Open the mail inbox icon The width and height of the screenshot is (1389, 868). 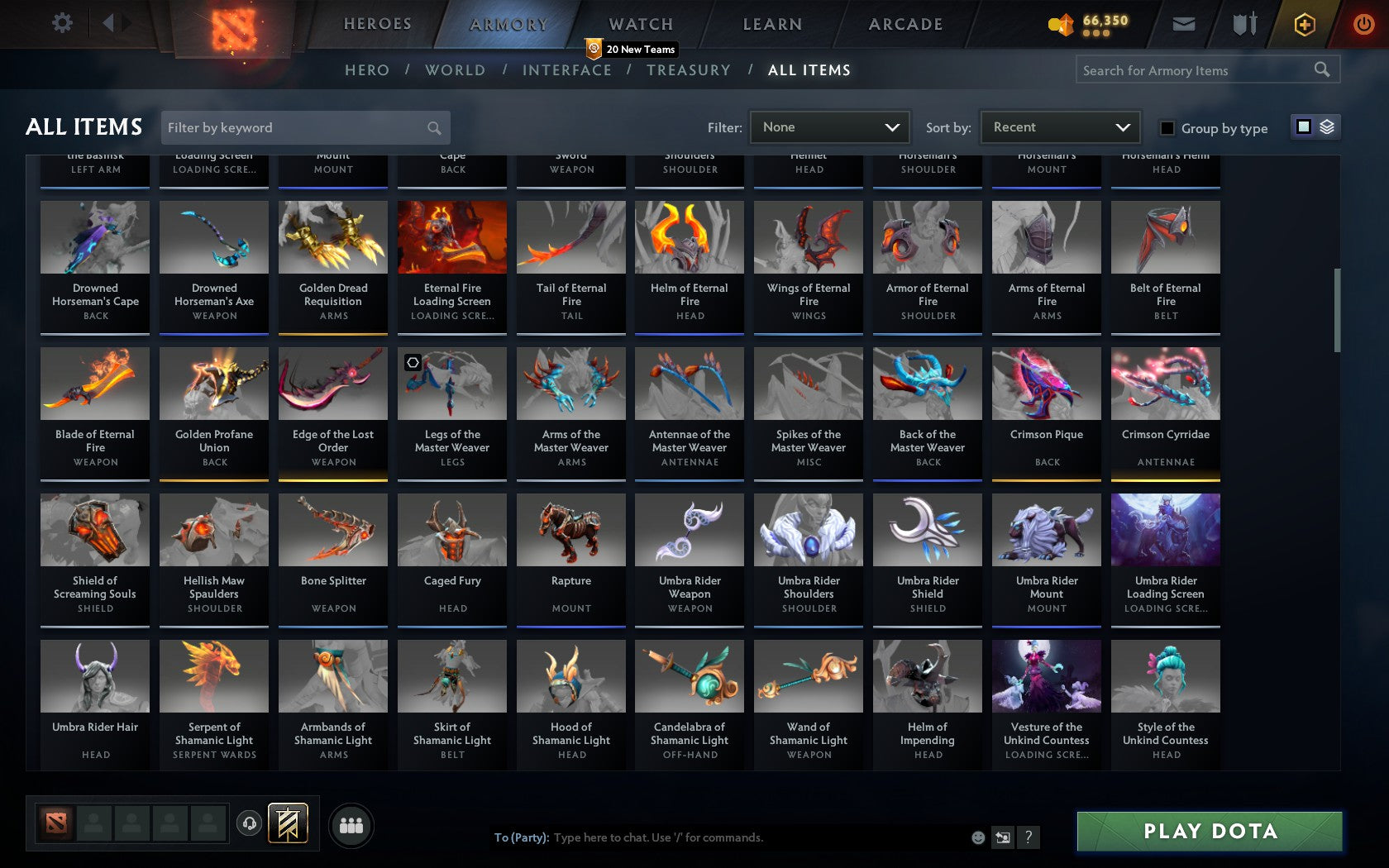[x=1184, y=24]
